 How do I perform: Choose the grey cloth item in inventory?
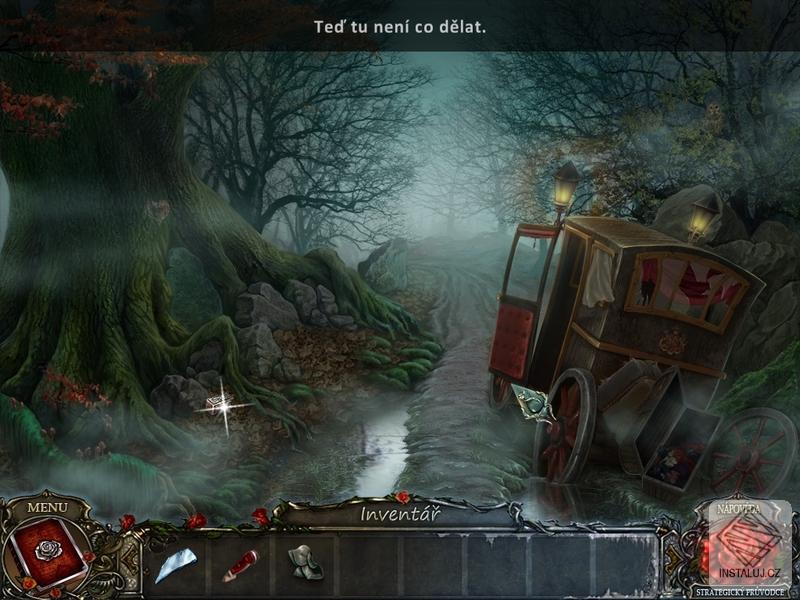pyautogui.click(x=305, y=563)
